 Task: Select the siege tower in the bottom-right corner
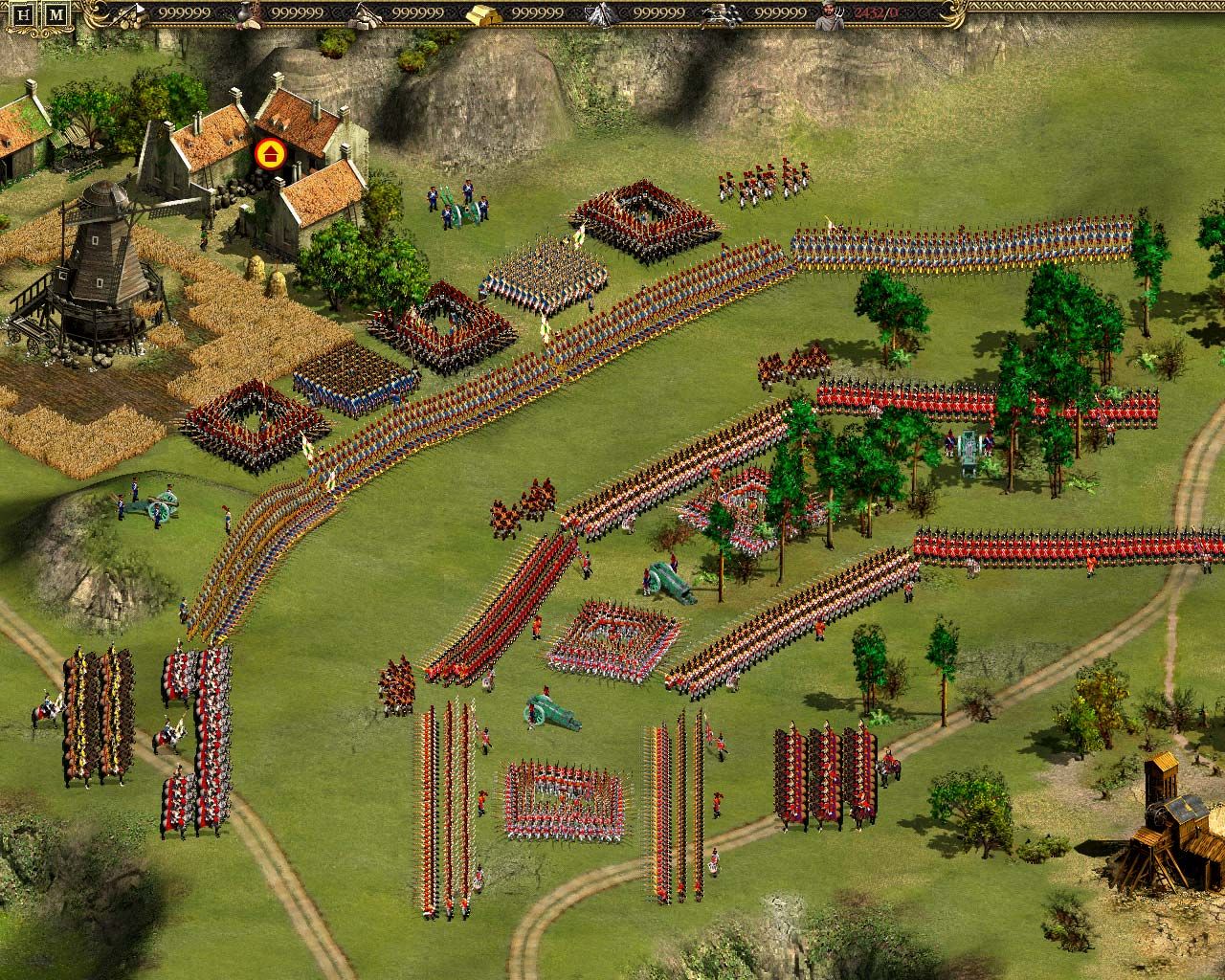1169,823
